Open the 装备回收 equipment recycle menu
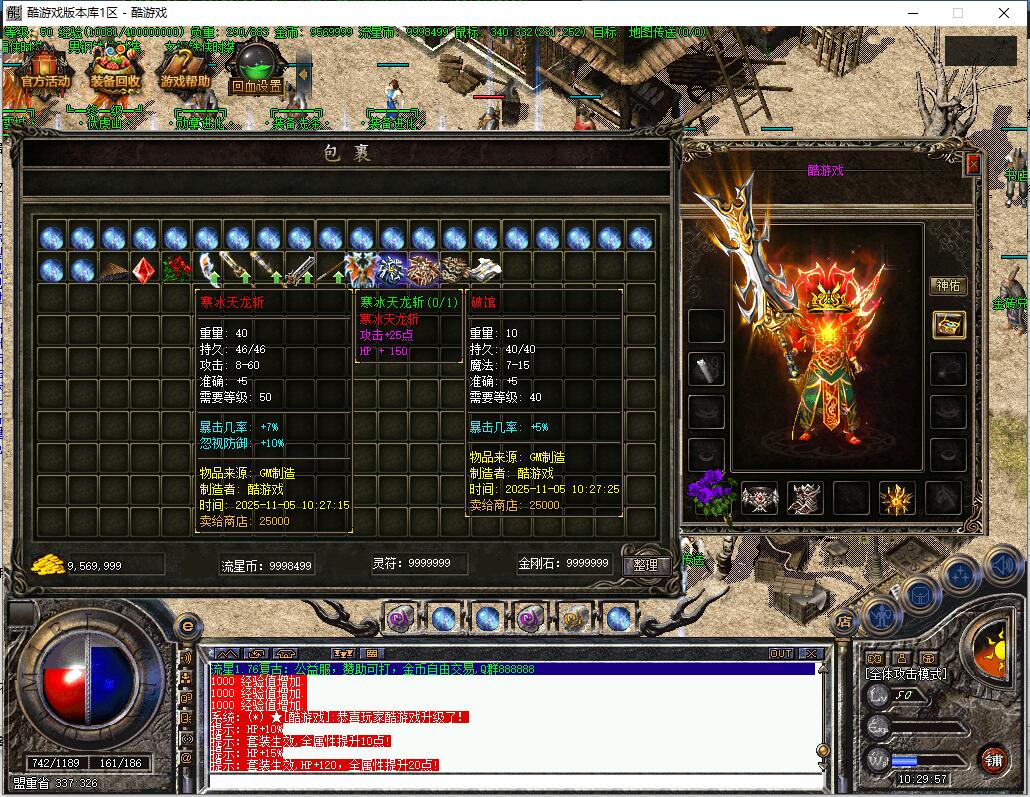The image size is (1030, 797). click(115, 72)
